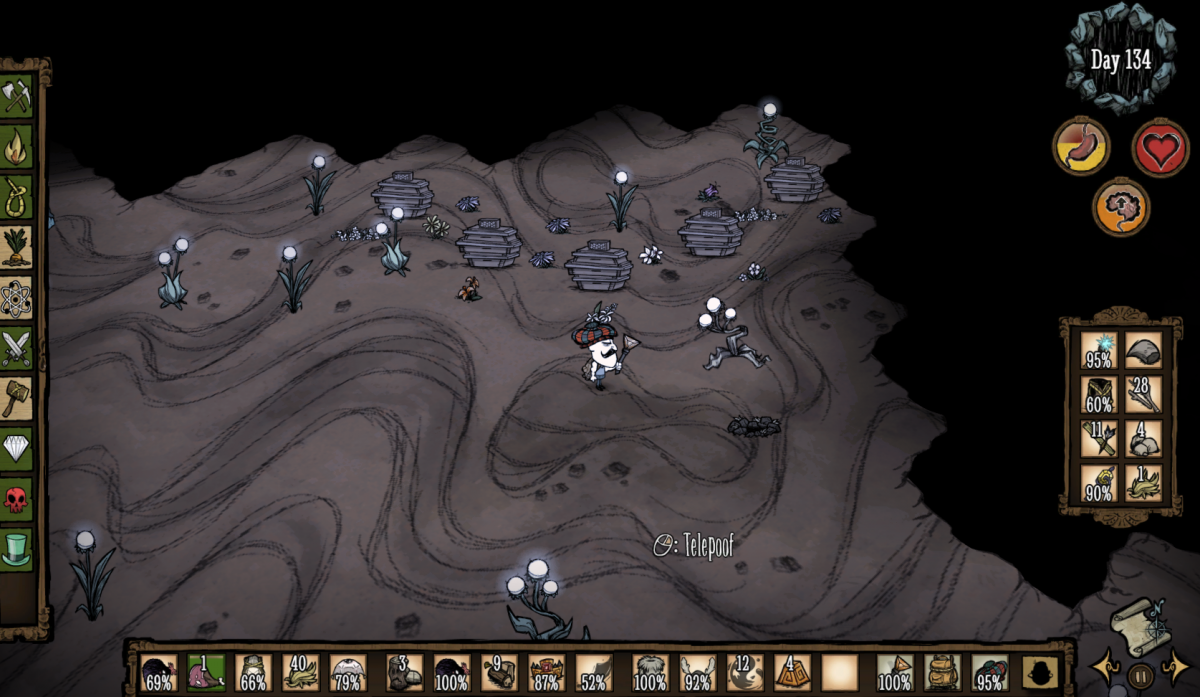Select the 90% magic staff in backpack
1200x697 pixels.
(x=1099, y=483)
